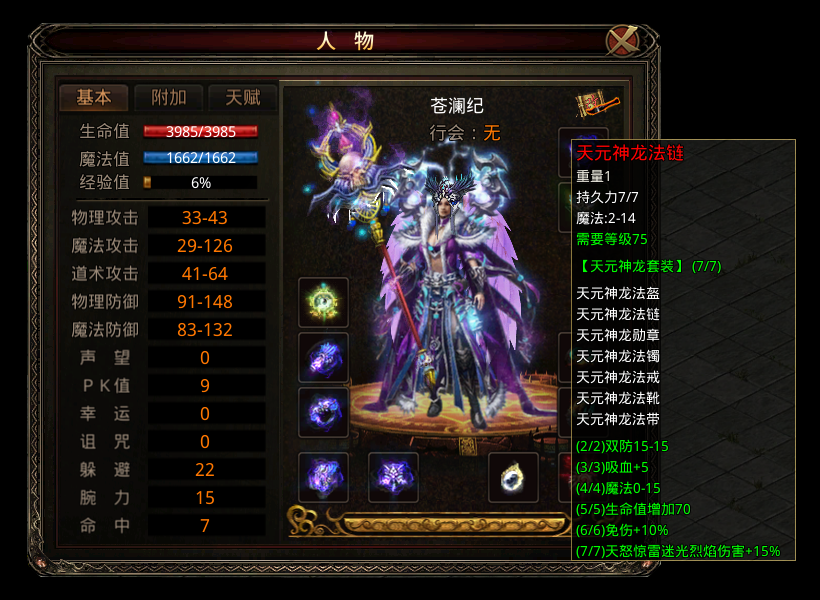Close the character window
Viewport: 820px width, 600px height.
coord(624,42)
